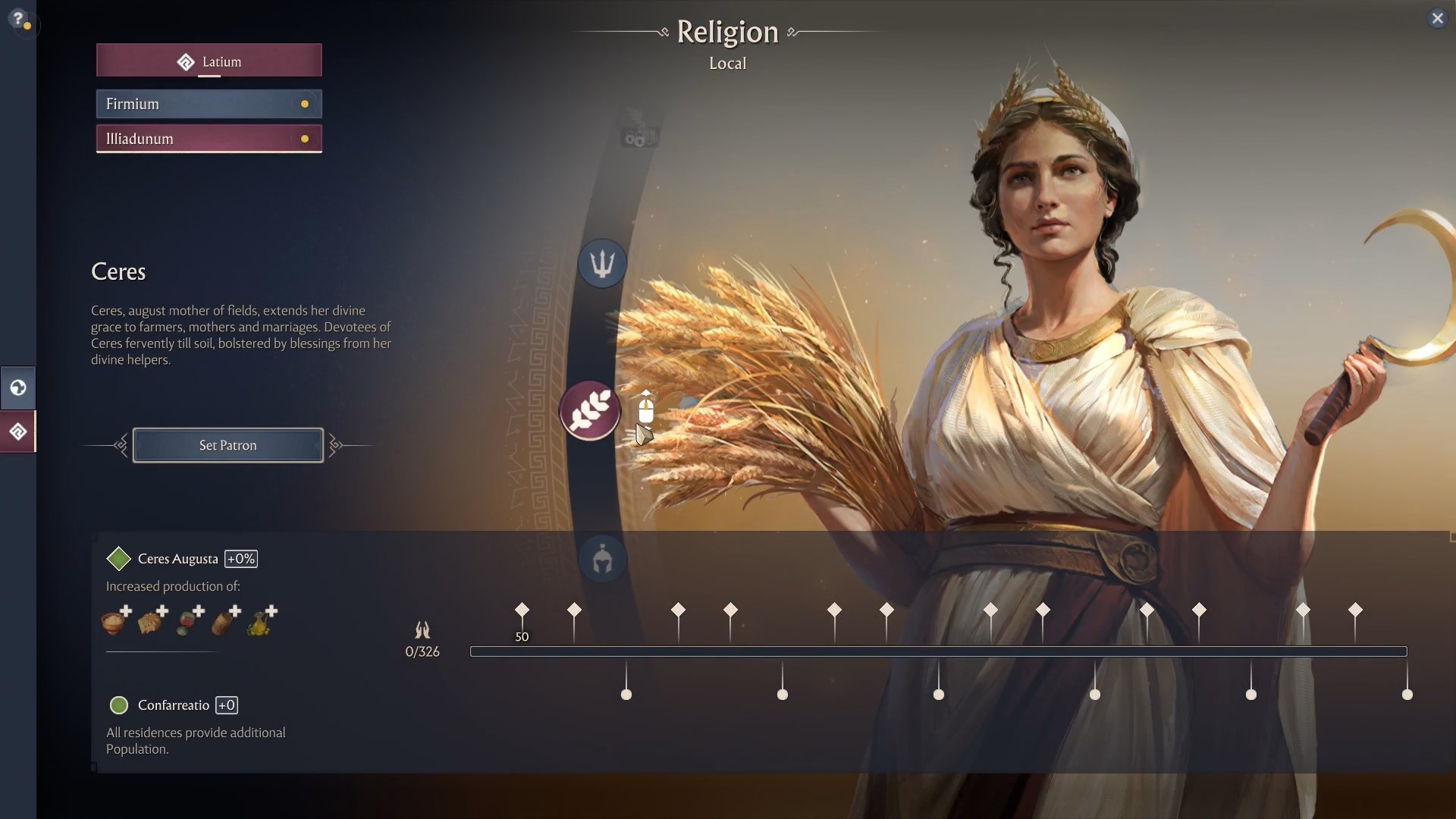
Task: Open the Religion panel icon in sidebar
Action: pos(17,431)
